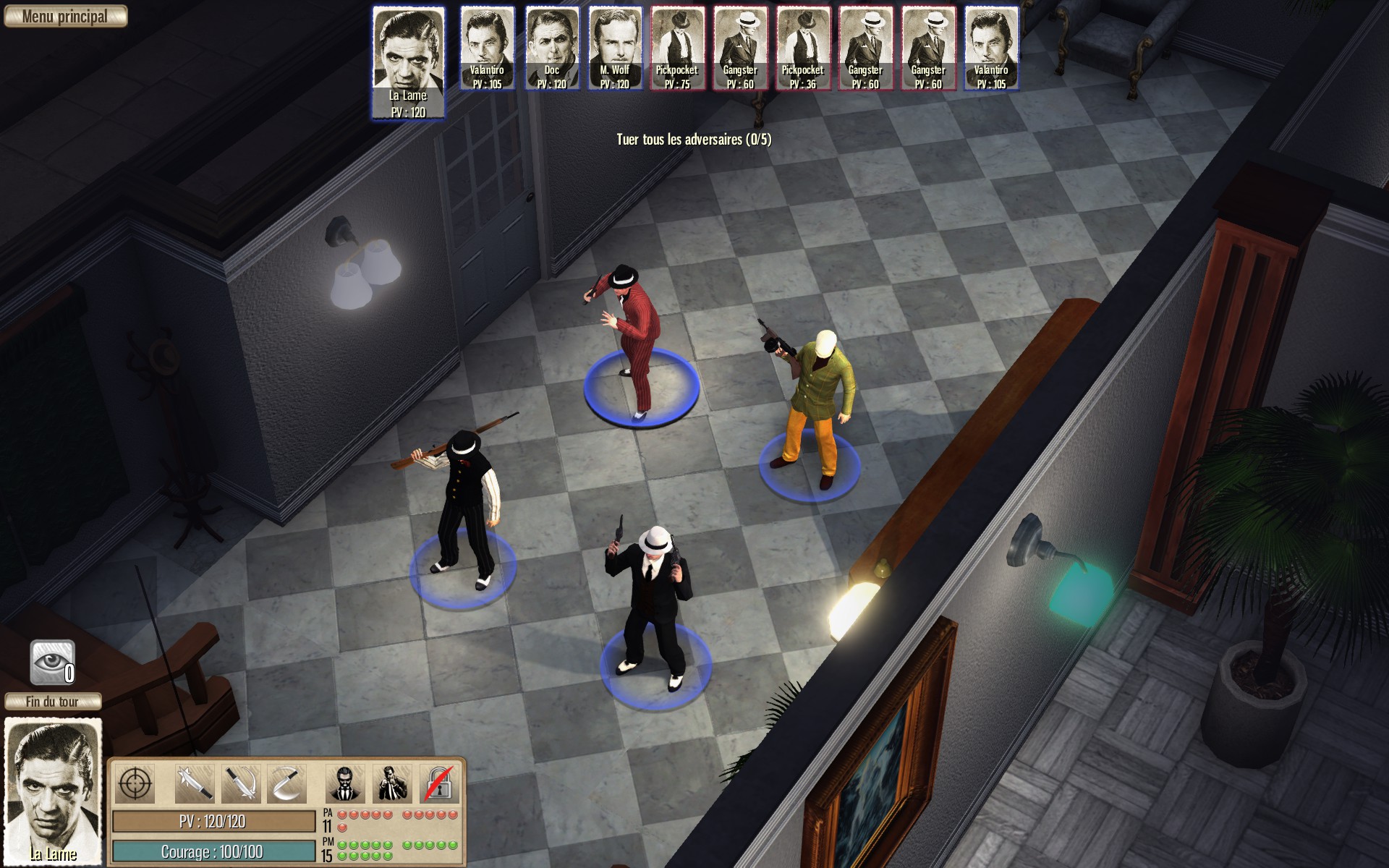Use the man adjusting tie ability

392,783
